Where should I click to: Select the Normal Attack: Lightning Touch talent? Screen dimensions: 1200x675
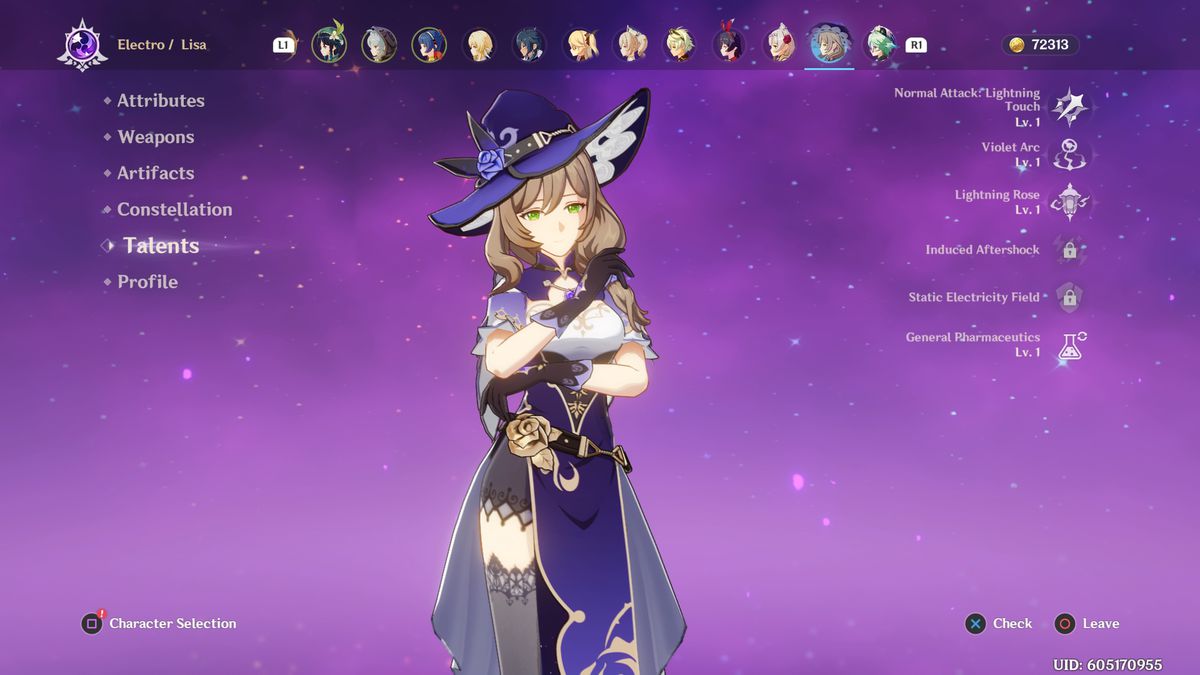pyautogui.click(x=1070, y=106)
